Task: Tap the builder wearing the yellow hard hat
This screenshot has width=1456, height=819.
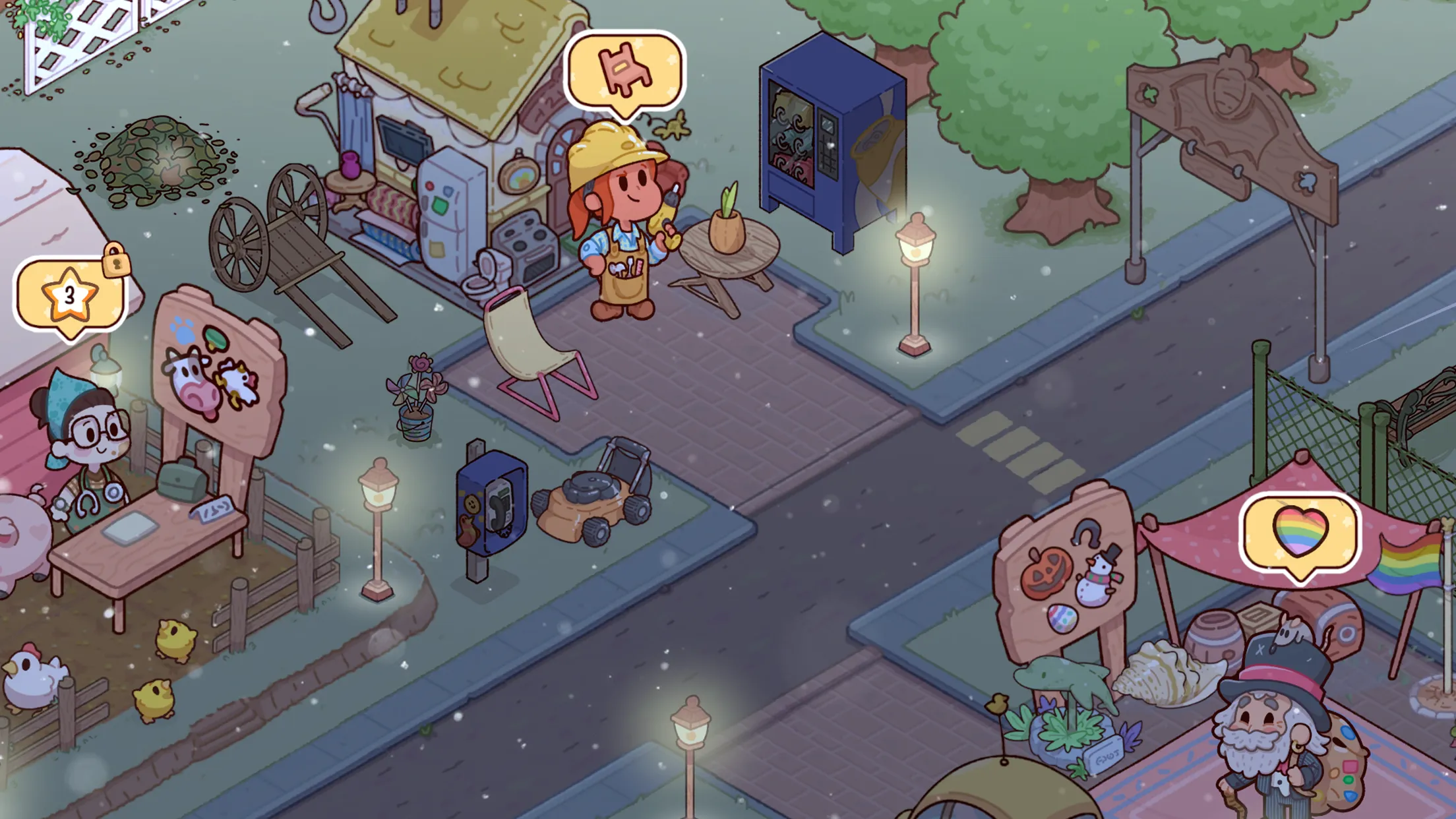Action: (619, 218)
